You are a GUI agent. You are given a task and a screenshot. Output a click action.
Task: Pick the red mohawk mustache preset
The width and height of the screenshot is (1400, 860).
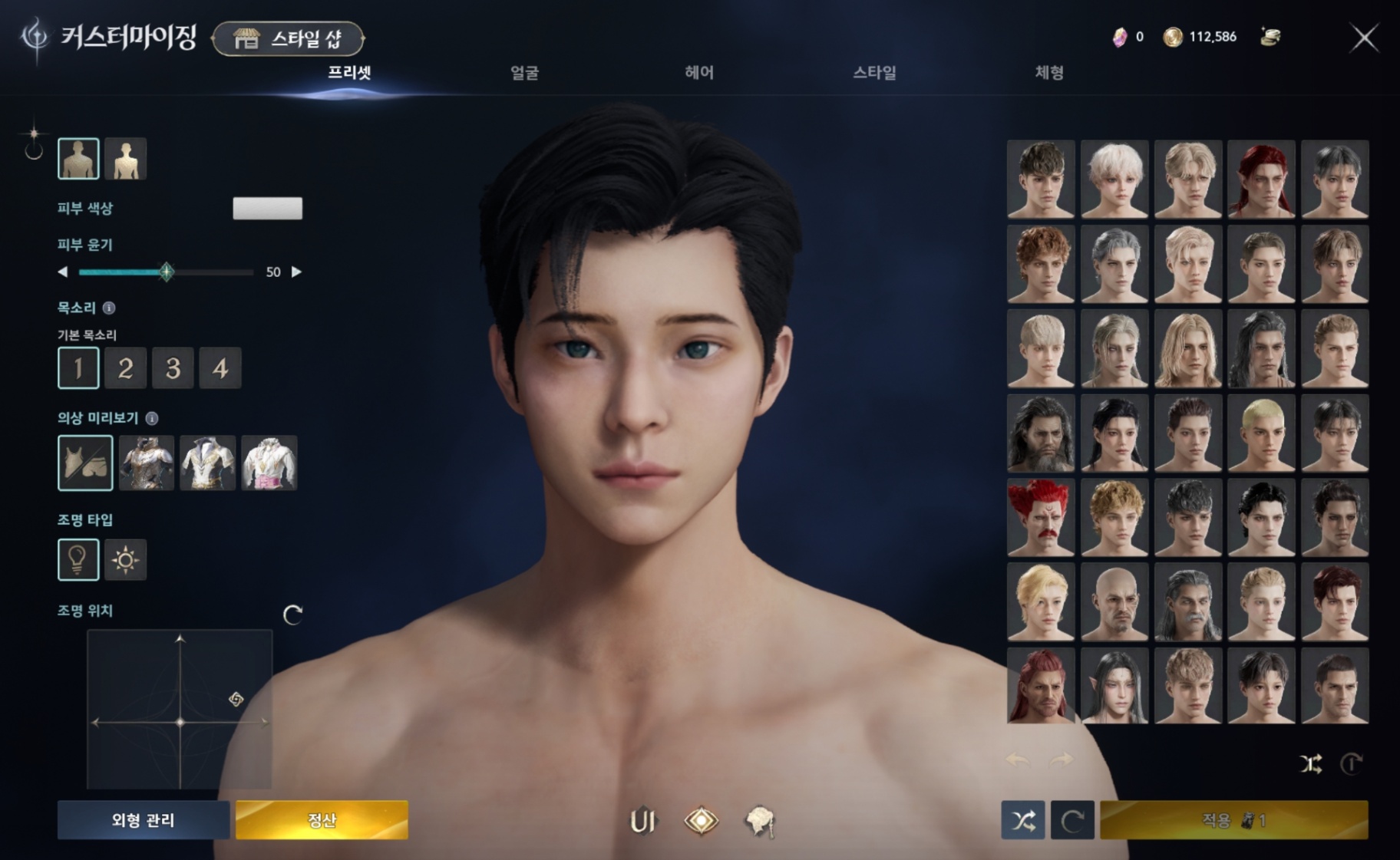(1041, 518)
